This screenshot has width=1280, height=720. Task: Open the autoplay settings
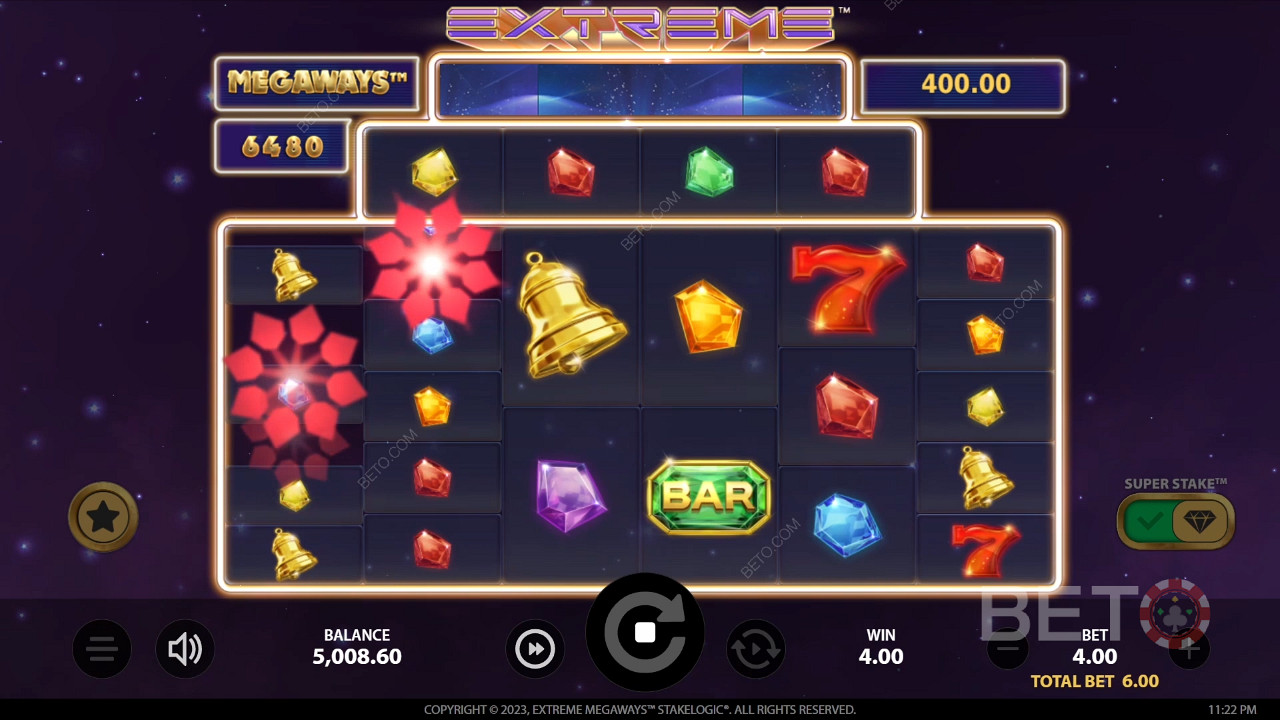click(755, 650)
